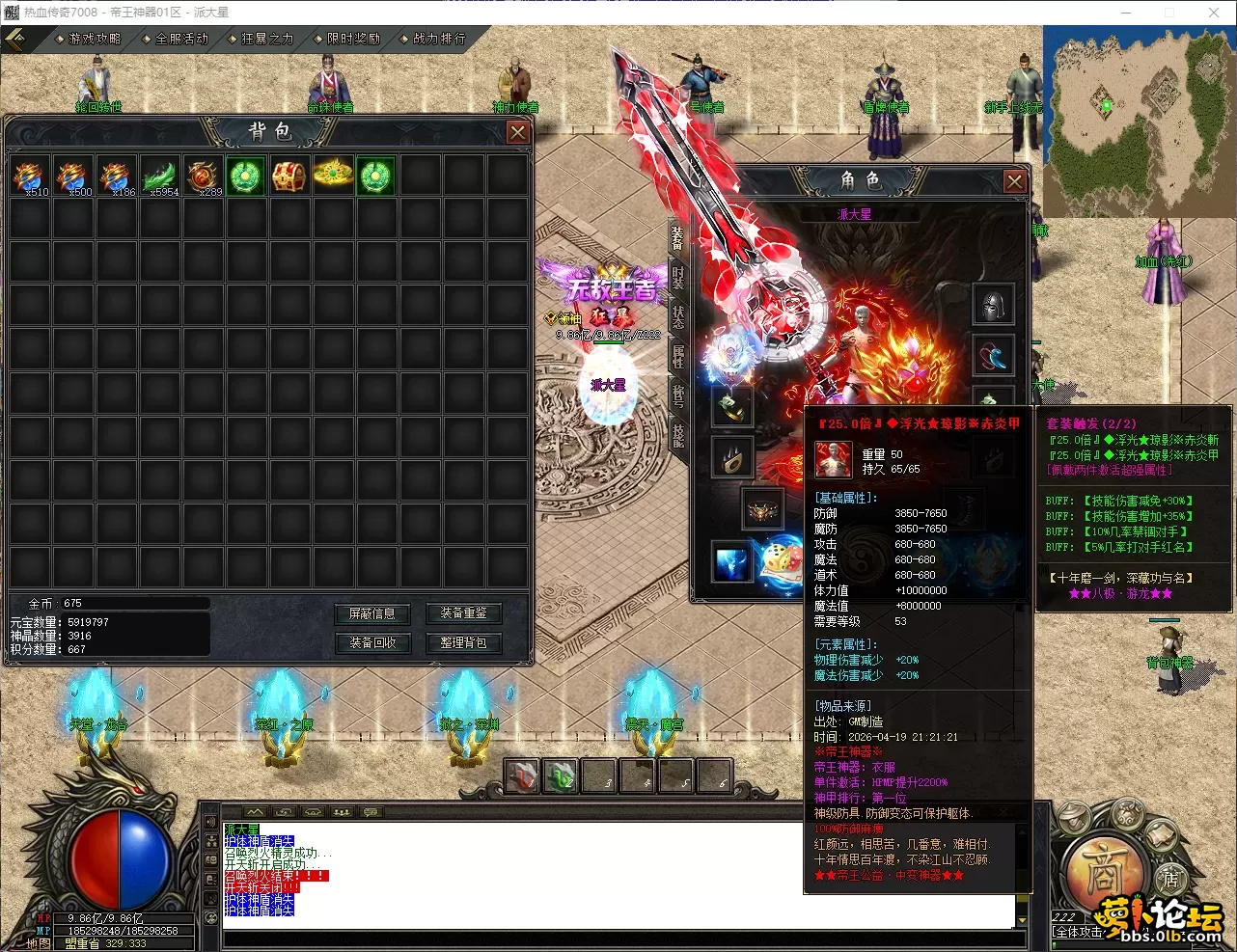Open the 战力排行 power ranking menu

click(x=438, y=39)
